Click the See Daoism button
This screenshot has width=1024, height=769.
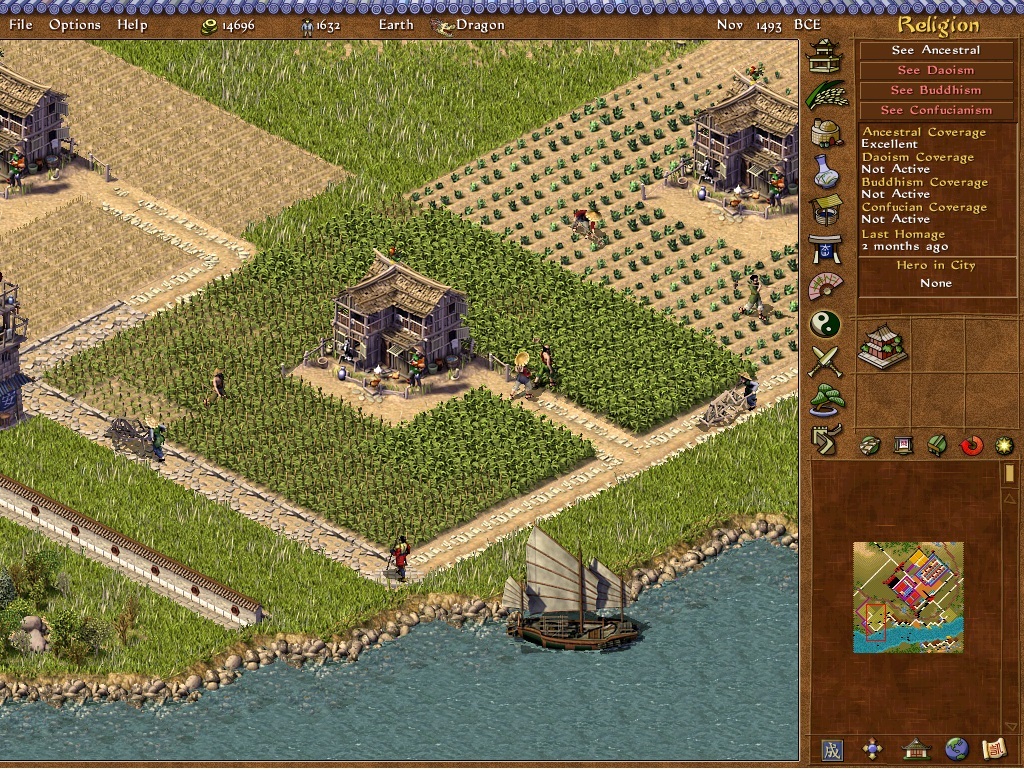[x=936, y=70]
